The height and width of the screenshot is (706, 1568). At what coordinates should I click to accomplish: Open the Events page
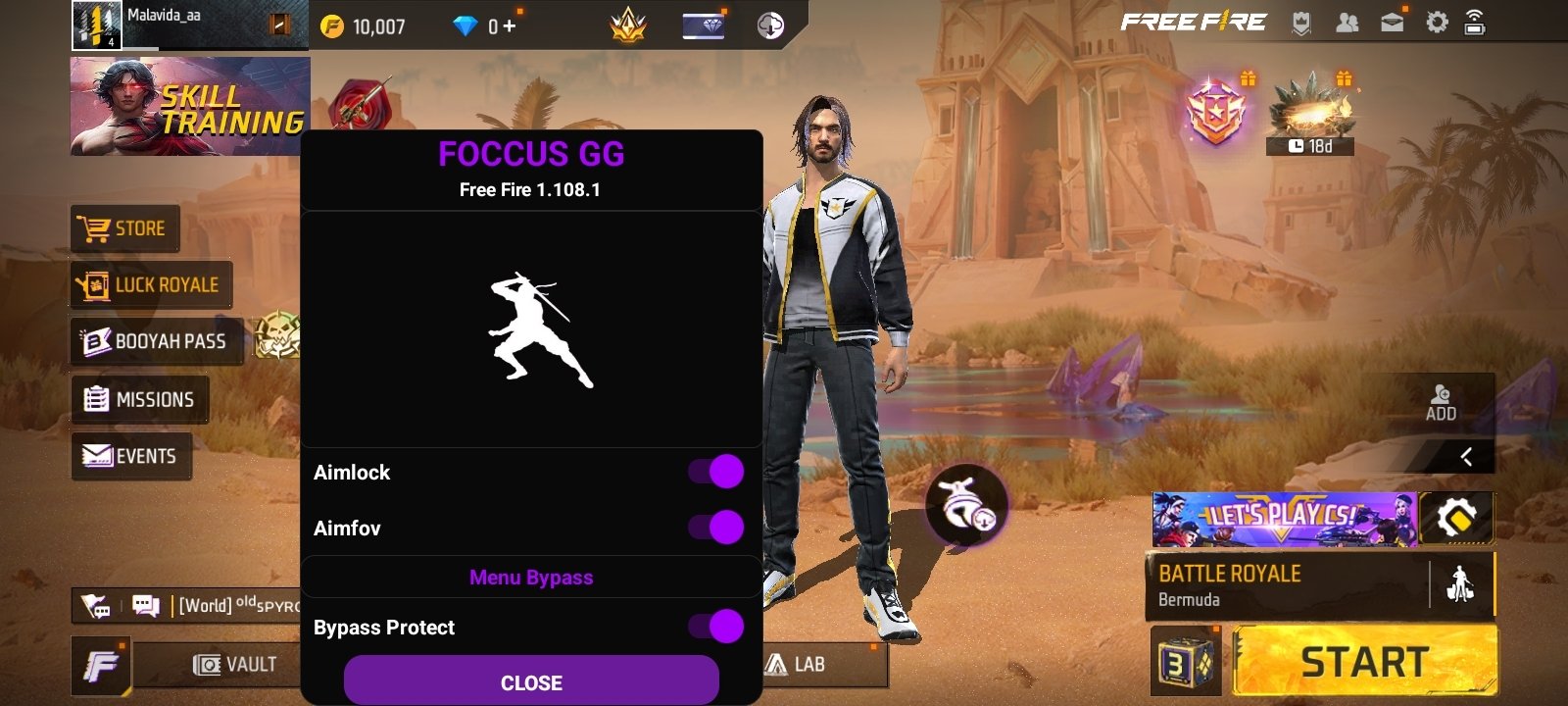coord(130,456)
